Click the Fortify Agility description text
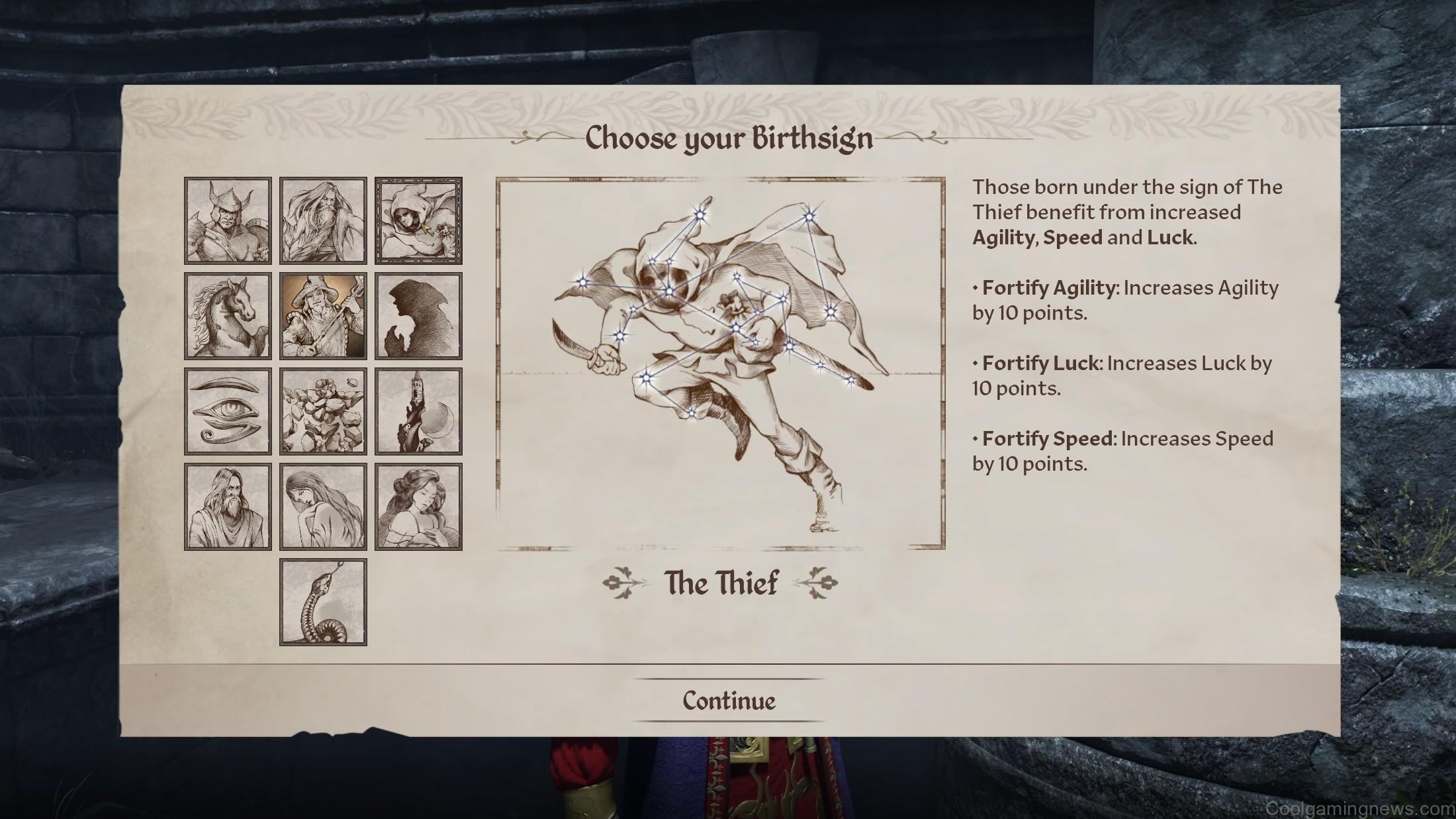1456x819 pixels. [1125, 300]
